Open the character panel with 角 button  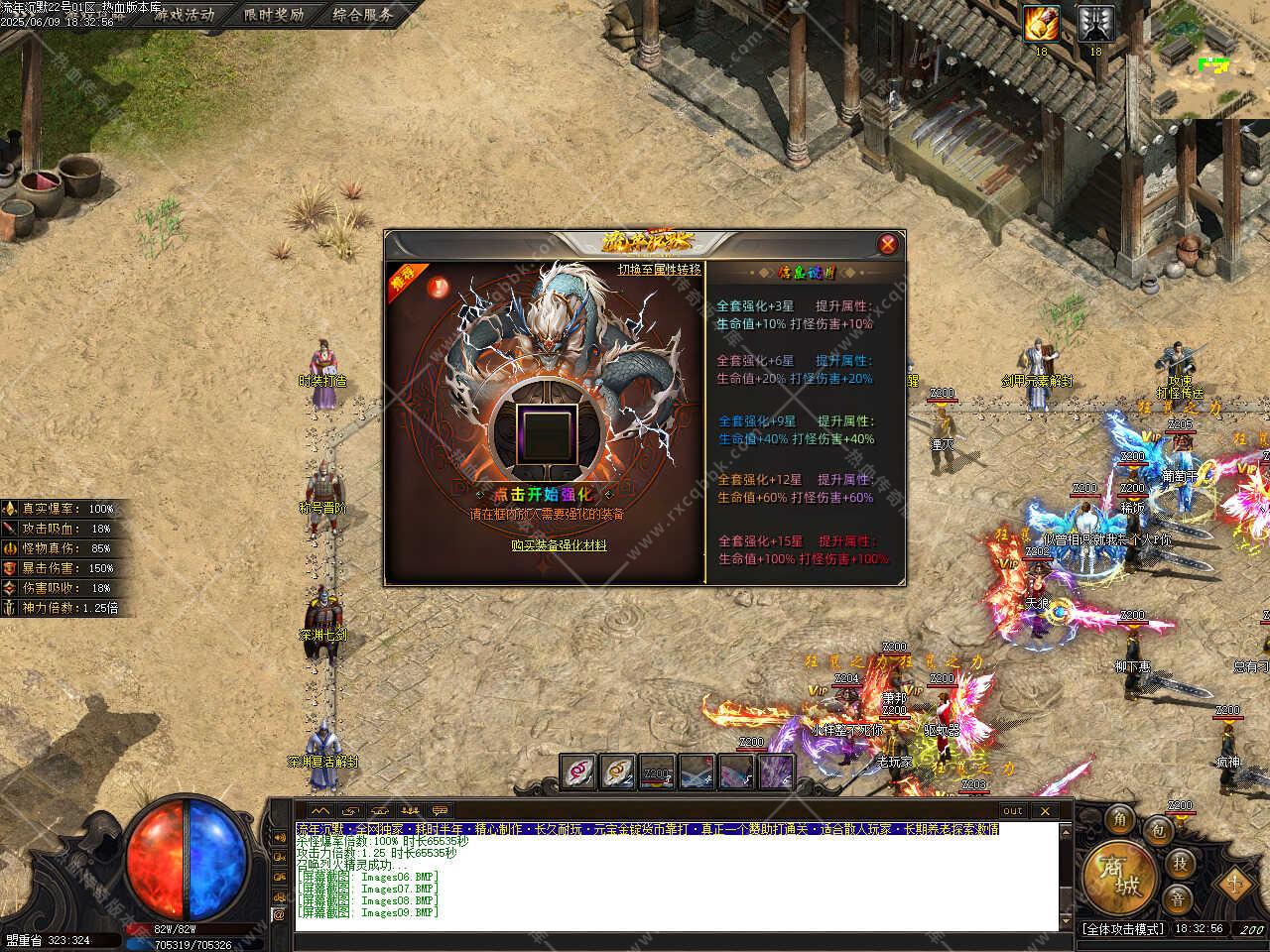1120,819
